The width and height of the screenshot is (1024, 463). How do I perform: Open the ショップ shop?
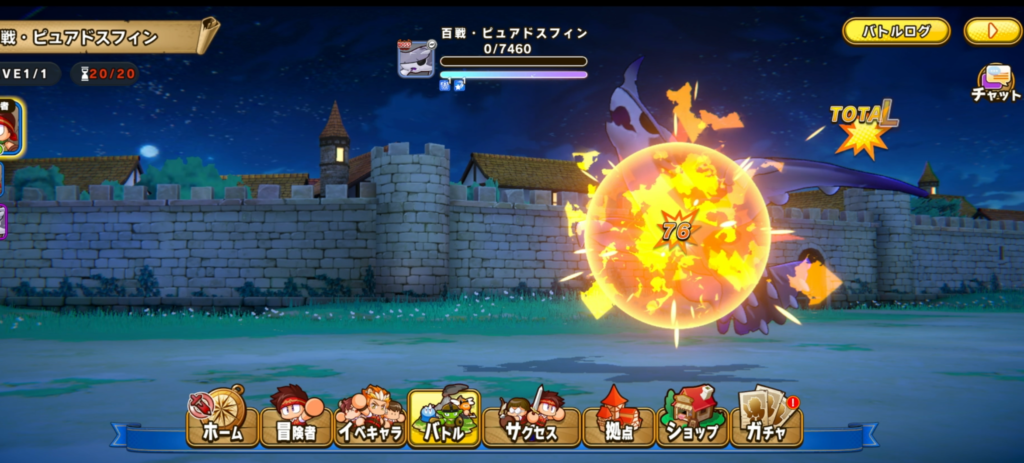pyautogui.click(x=692, y=416)
